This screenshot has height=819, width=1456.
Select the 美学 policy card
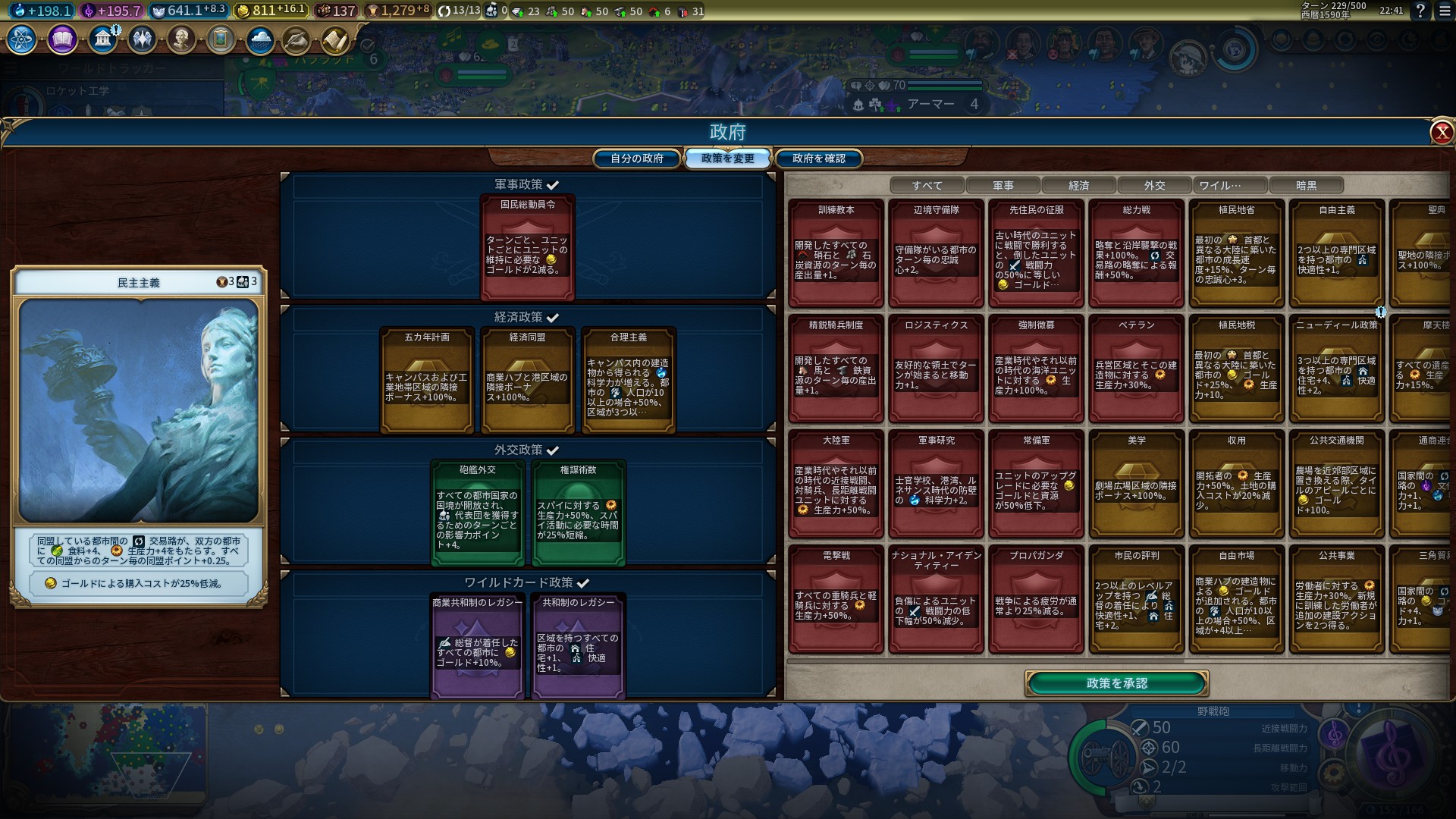(1136, 484)
